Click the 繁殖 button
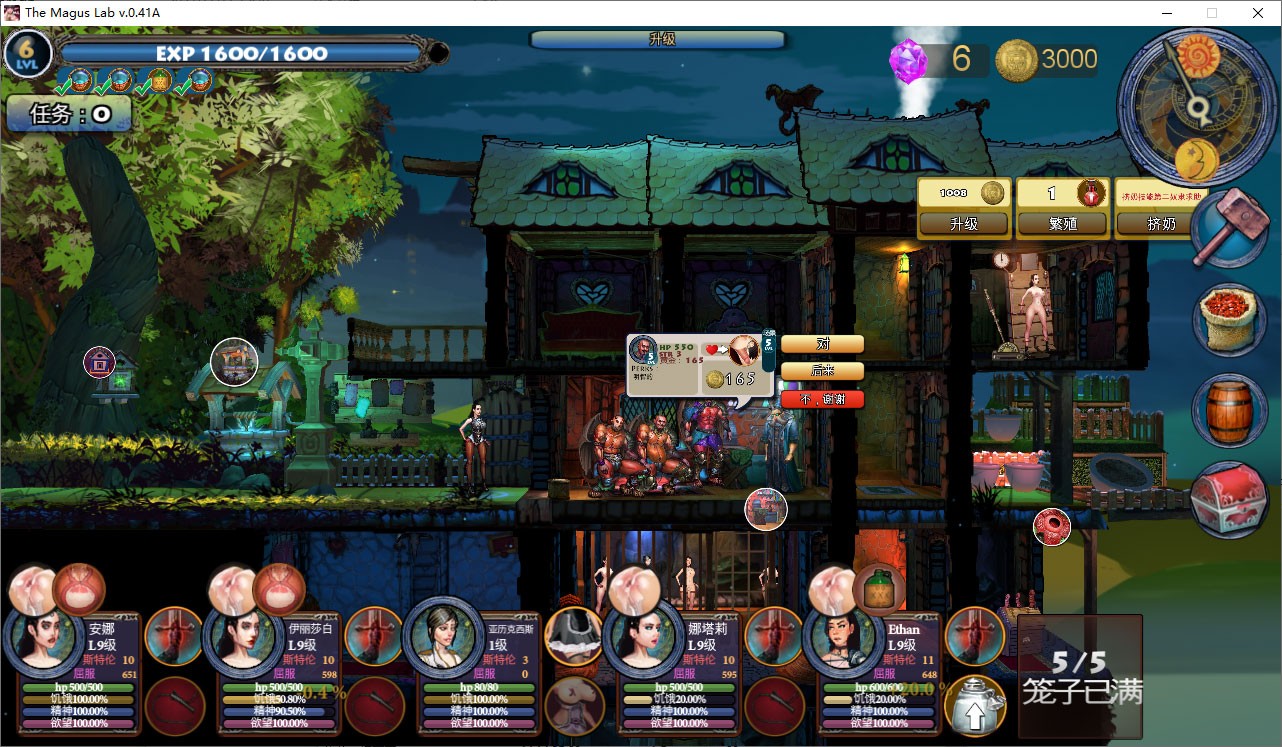The width and height of the screenshot is (1282, 747). click(x=1061, y=224)
